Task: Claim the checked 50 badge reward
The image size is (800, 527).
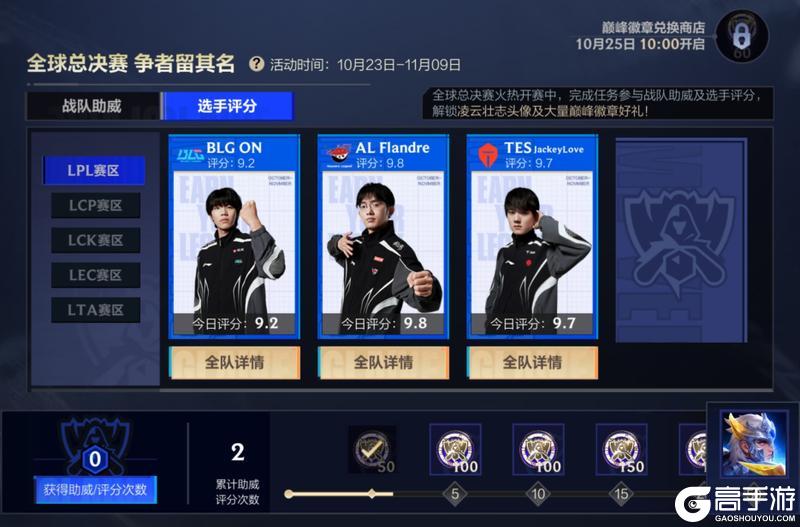Action: [x=371, y=449]
